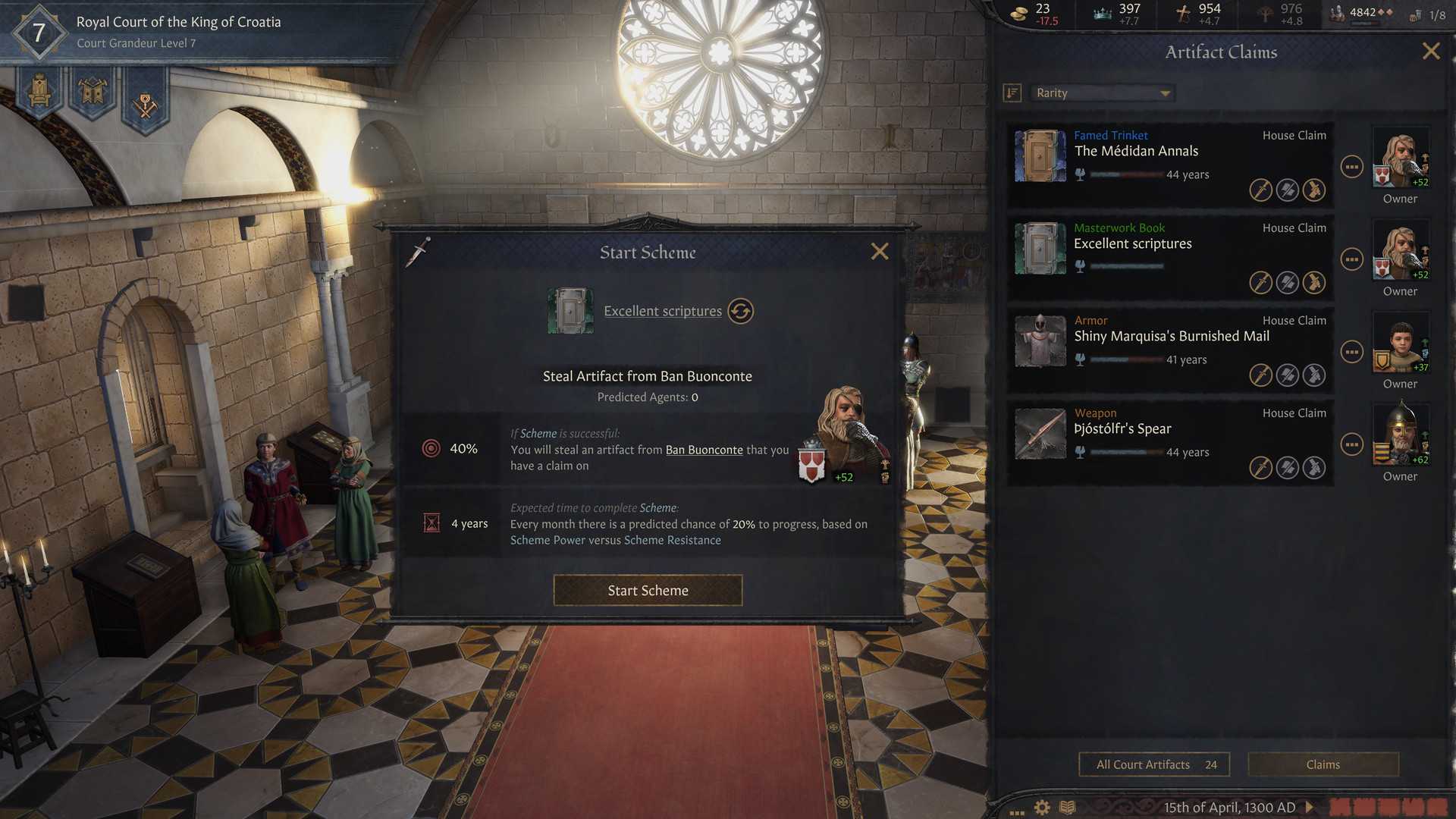This screenshot has width=1456, height=819.
Task: Toggle the war claim icon for The Médidan Annals
Action: click(1287, 190)
